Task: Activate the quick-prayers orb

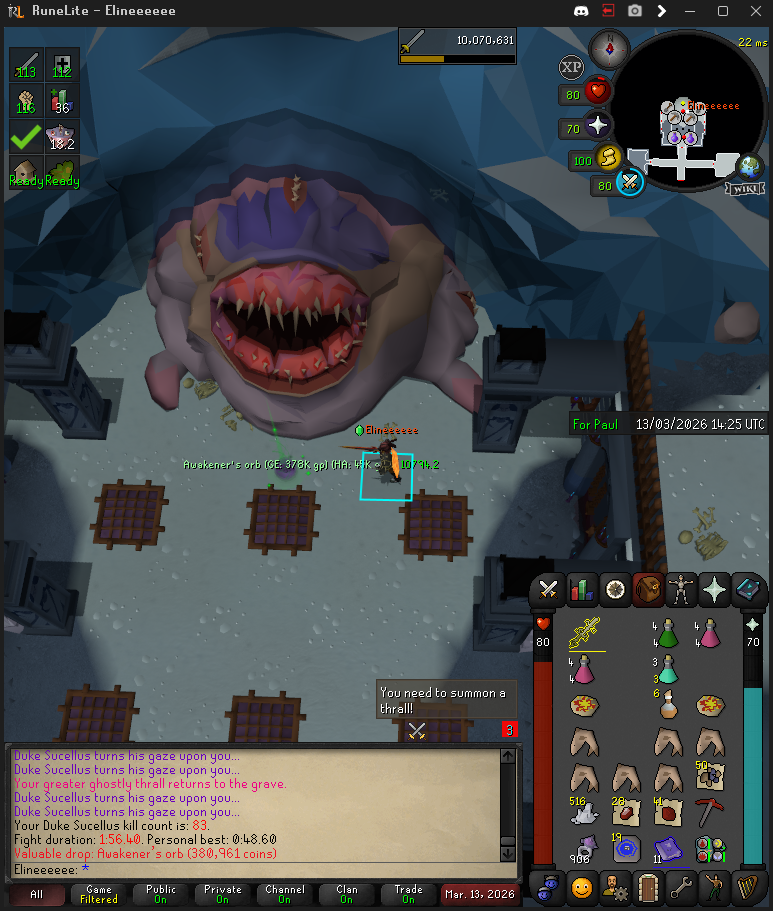Action: [x=598, y=126]
